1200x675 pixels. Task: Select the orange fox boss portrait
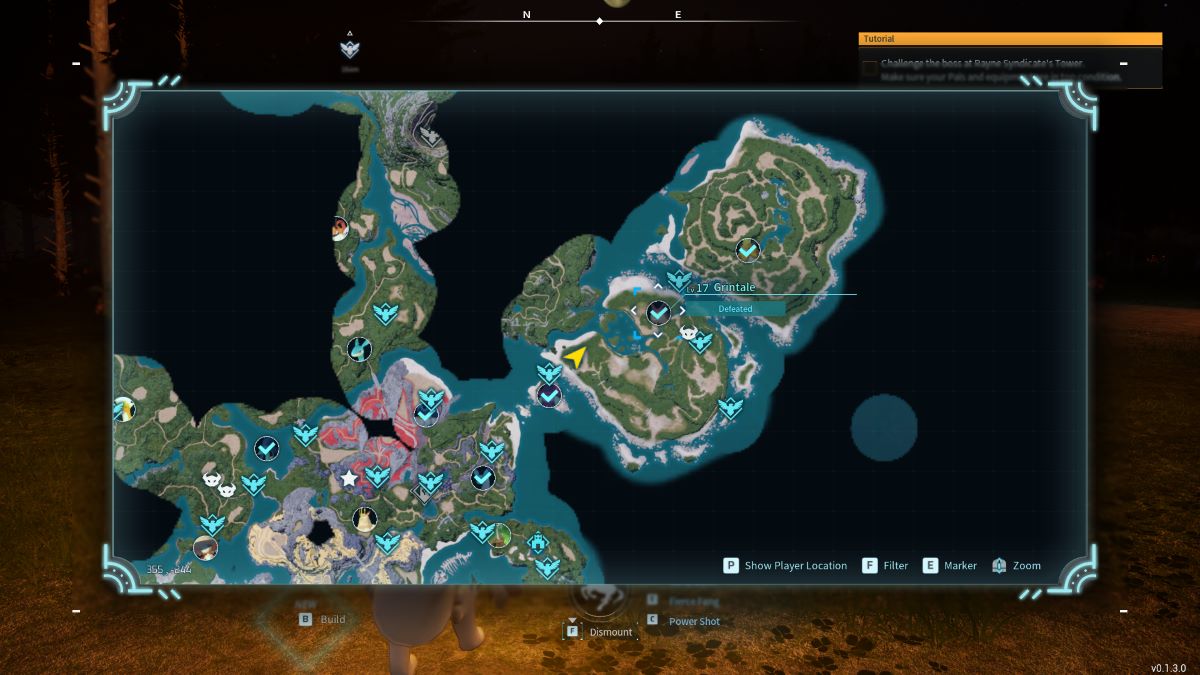click(x=339, y=229)
